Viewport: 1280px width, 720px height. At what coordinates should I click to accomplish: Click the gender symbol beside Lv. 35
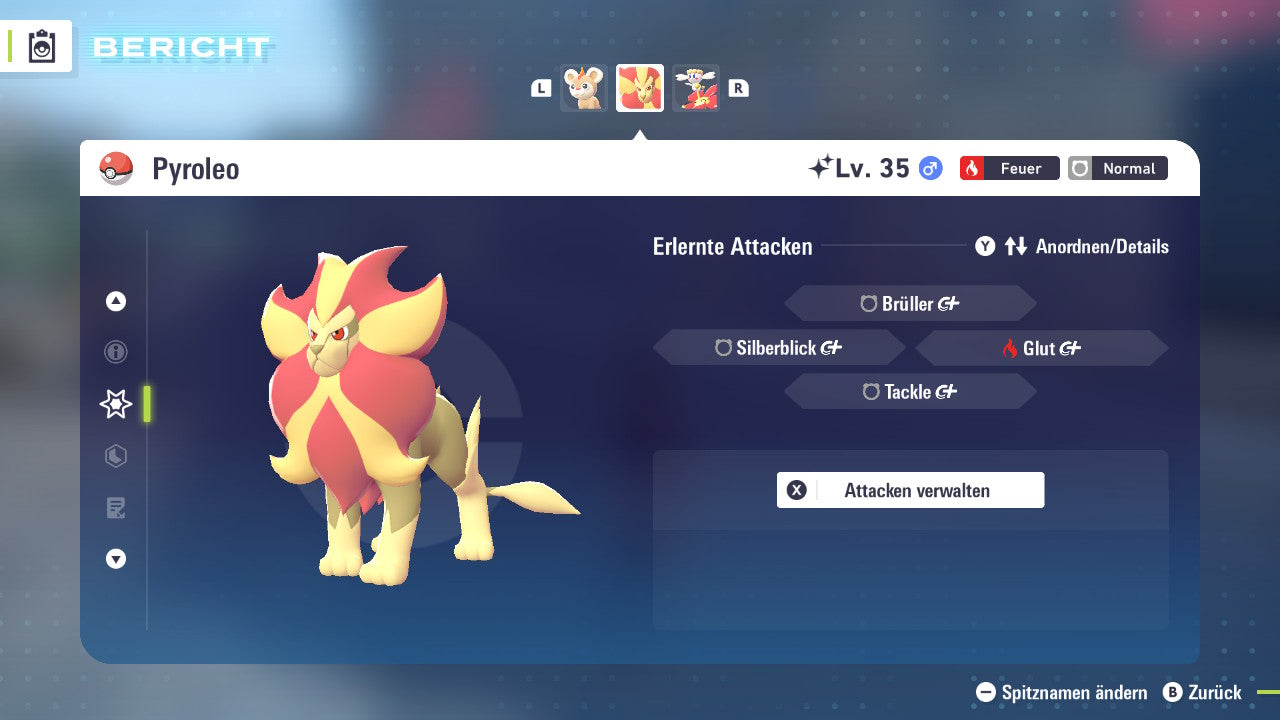(928, 169)
